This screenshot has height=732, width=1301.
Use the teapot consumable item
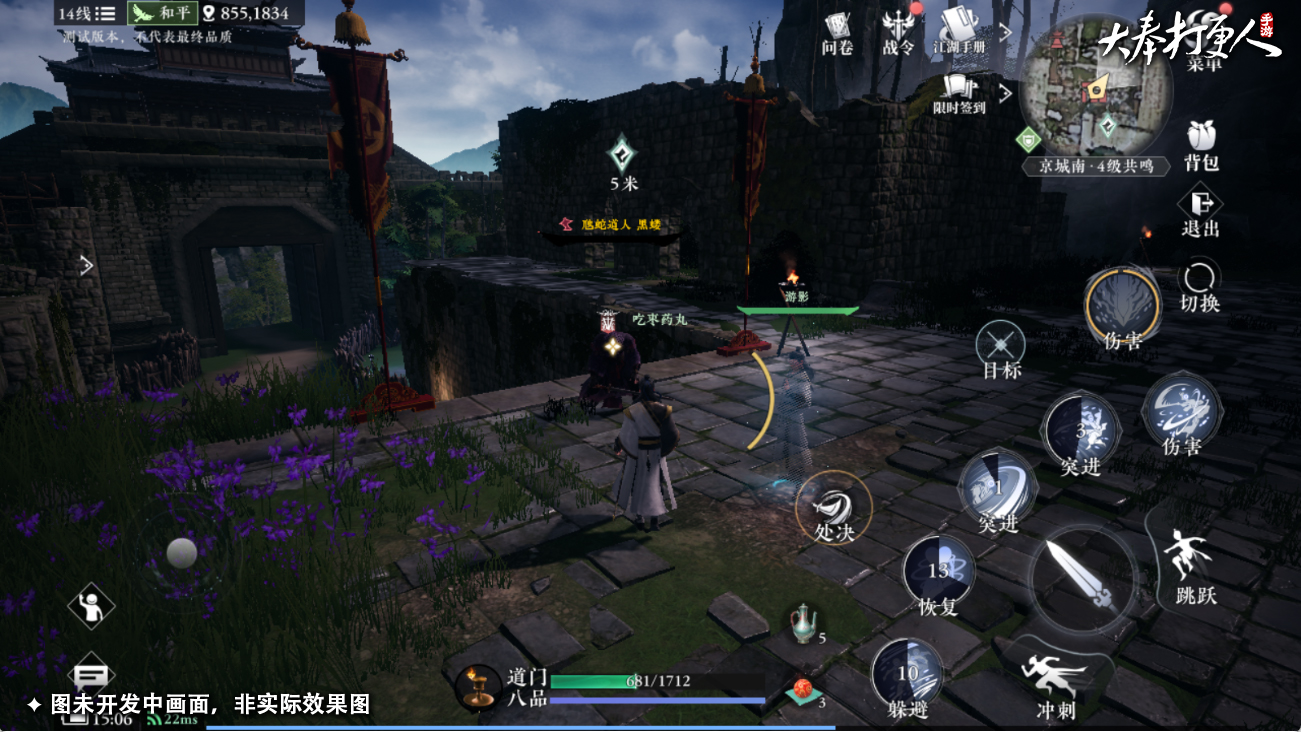point(803,624)
